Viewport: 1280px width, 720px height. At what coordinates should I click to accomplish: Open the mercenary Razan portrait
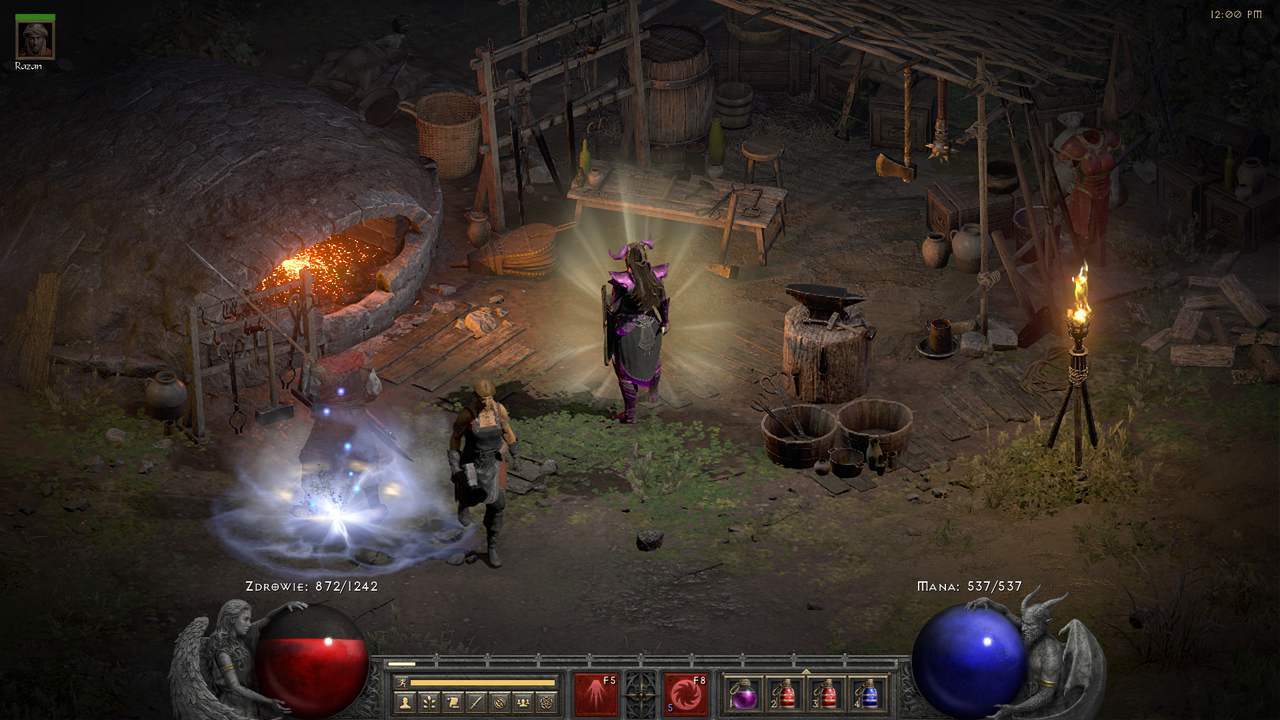click(35, 39)
